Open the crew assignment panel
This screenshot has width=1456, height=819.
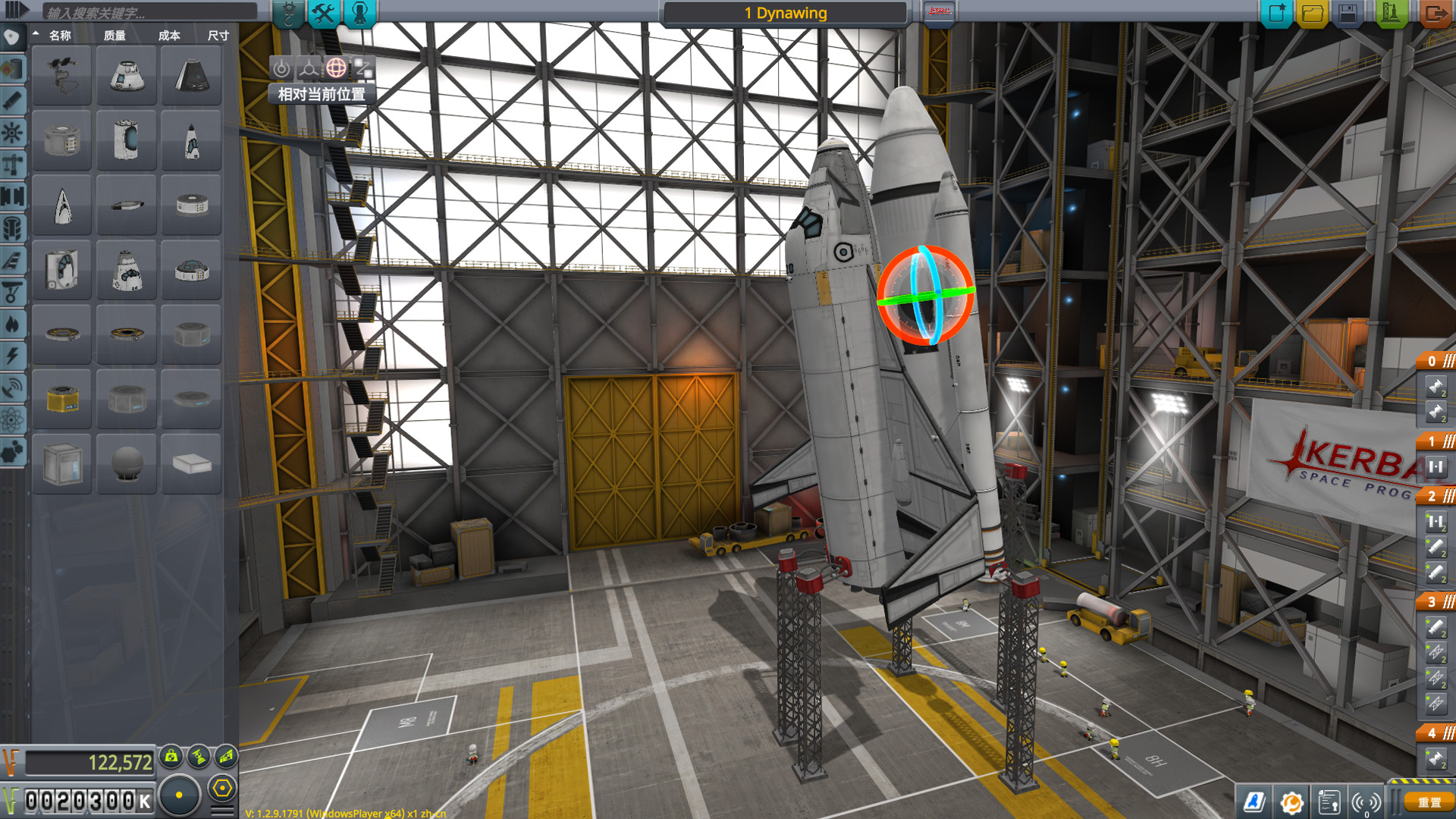(x=359, y=13)
